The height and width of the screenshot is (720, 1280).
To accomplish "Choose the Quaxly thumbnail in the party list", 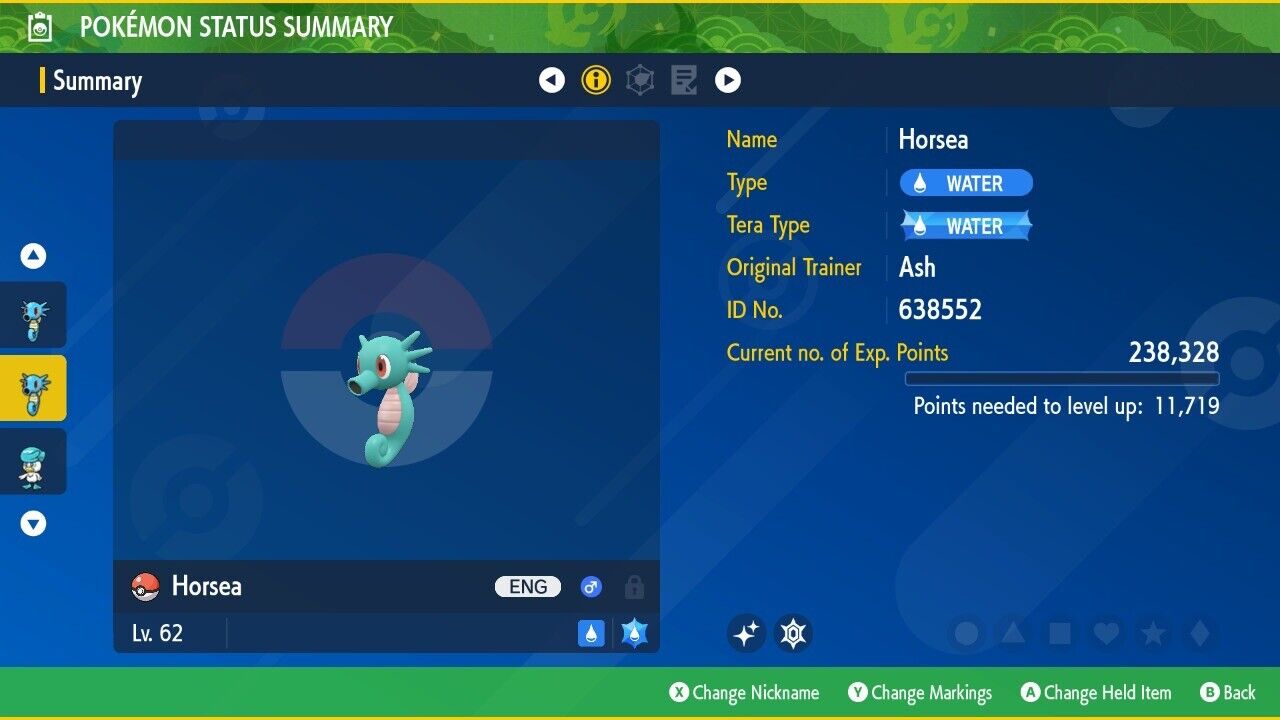I will [33, 462].
